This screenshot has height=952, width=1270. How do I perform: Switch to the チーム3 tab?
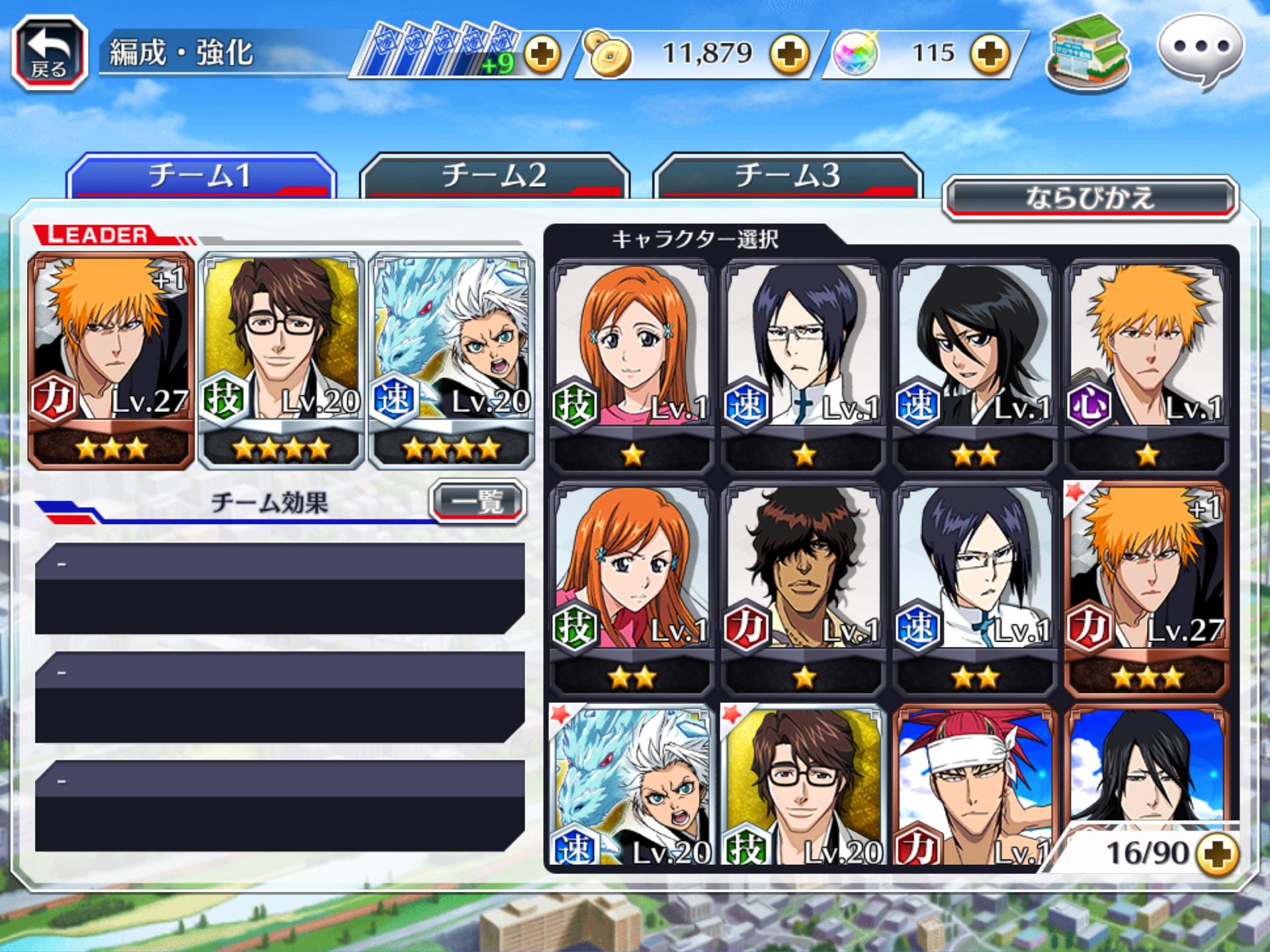tap(787, 177)
